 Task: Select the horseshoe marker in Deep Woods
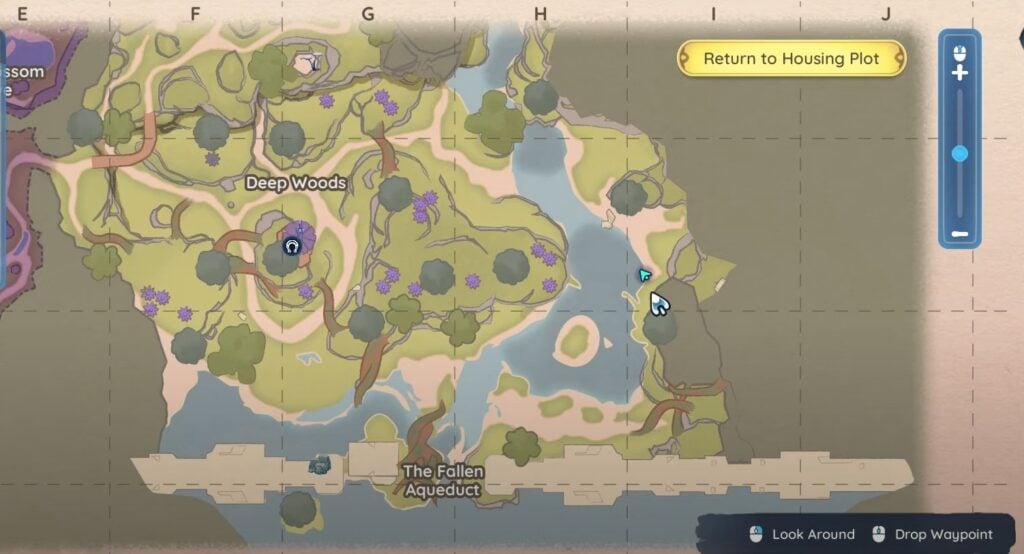(x=292, y=246)
